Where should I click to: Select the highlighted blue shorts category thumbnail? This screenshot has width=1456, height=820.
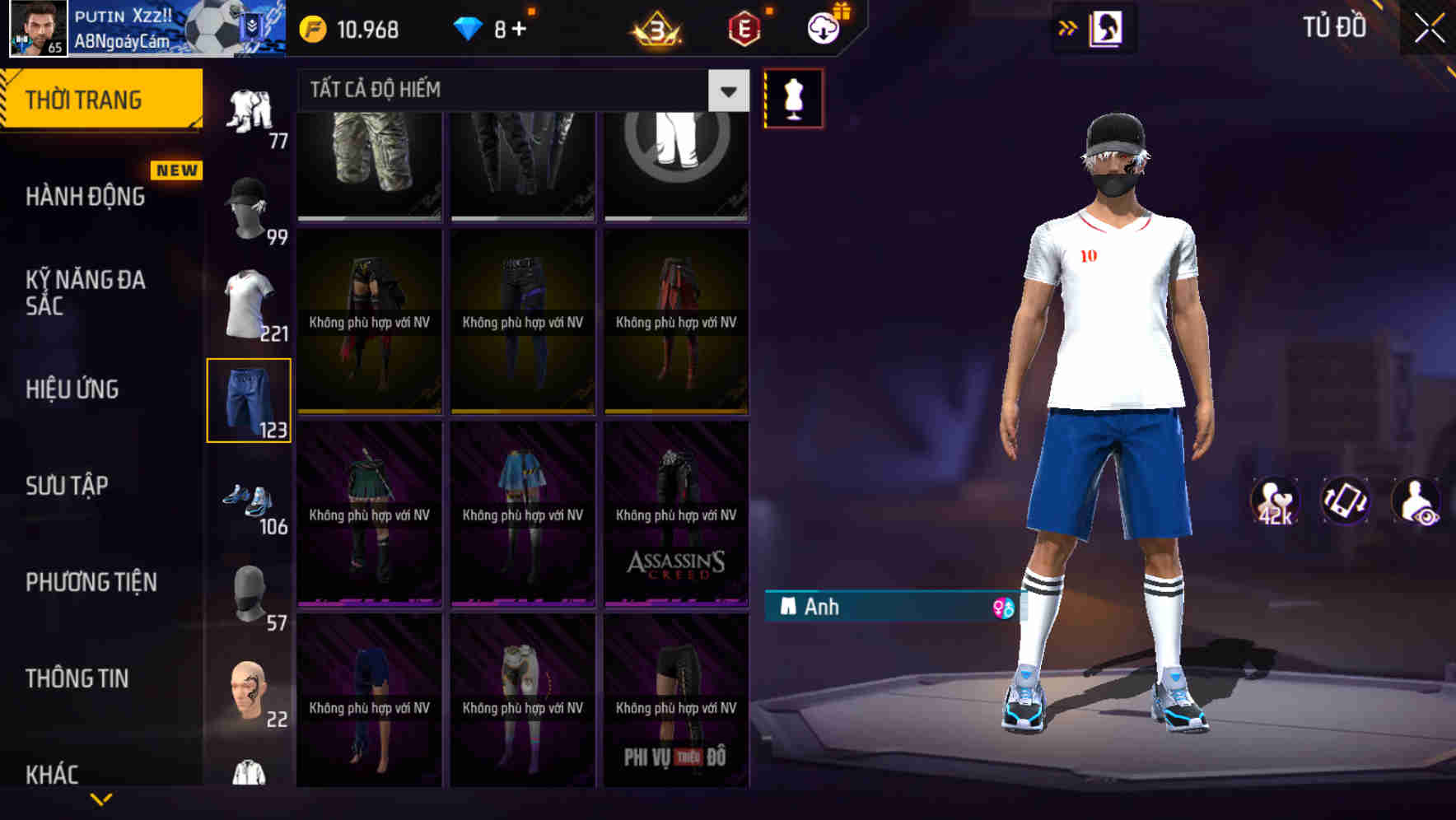click(249, 401)
